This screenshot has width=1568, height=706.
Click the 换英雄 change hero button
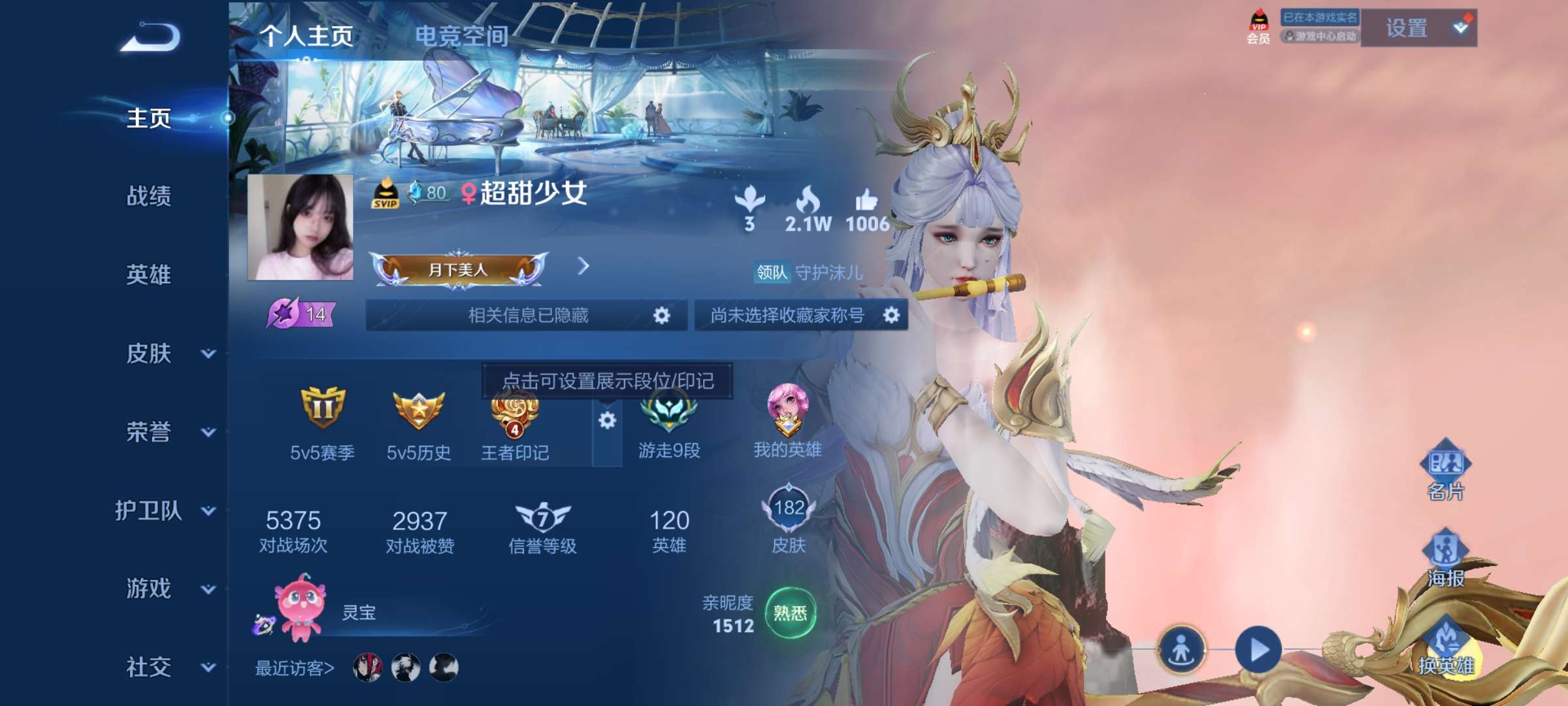1445,646
